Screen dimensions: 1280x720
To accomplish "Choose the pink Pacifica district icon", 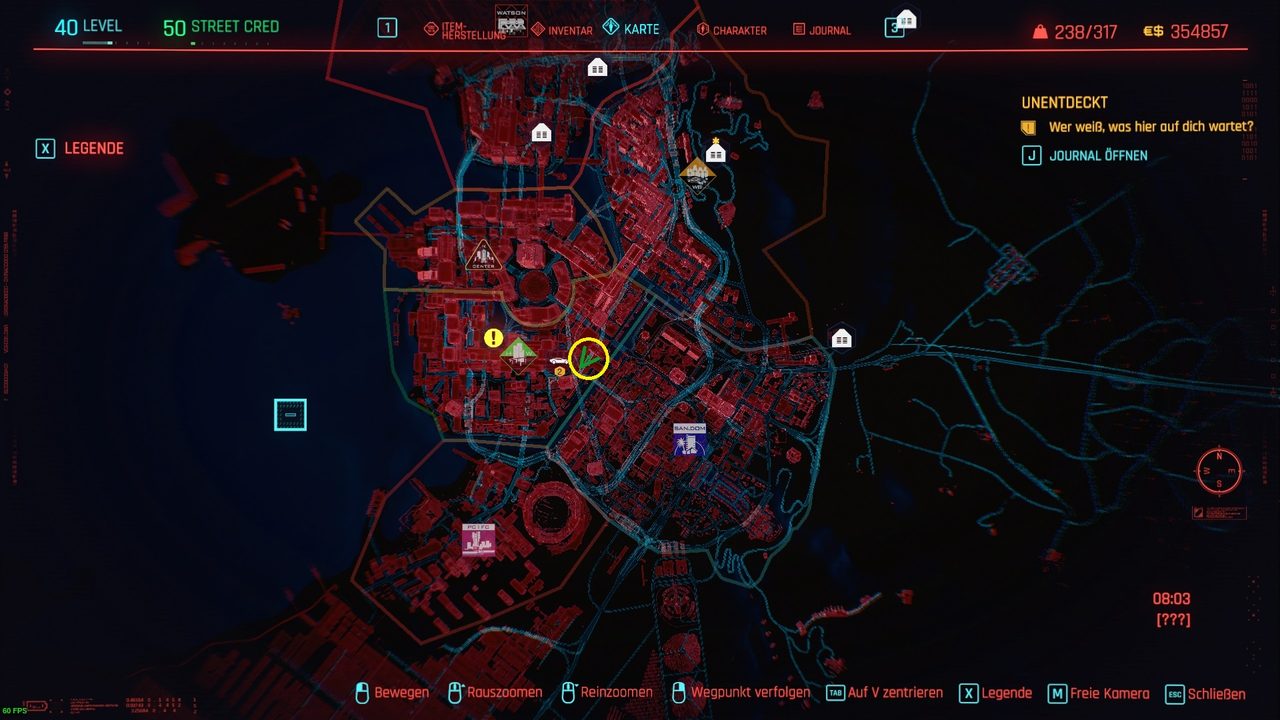I will coord(478,539).
